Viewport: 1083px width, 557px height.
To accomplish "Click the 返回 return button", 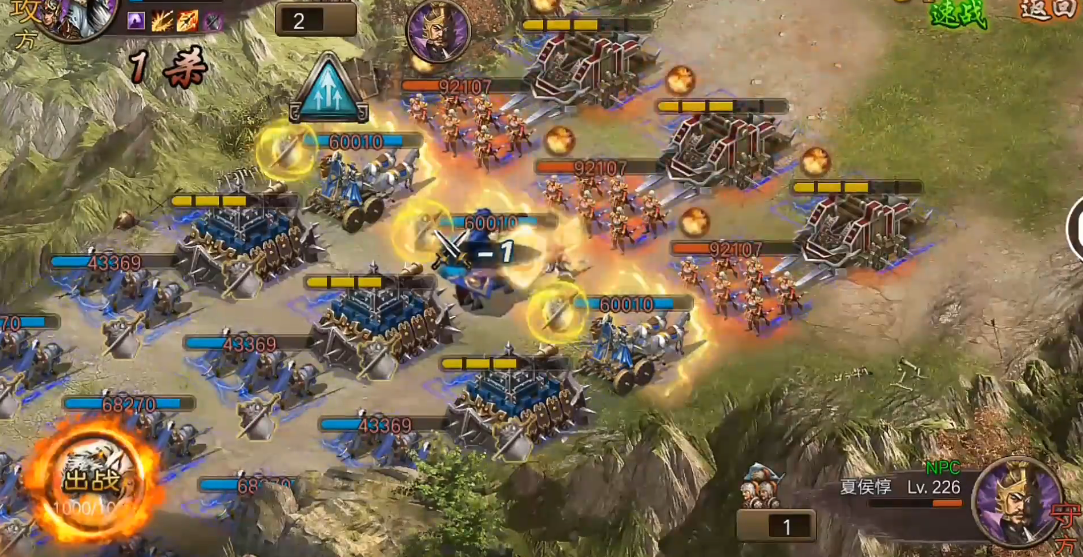I will click(1047, 10).
